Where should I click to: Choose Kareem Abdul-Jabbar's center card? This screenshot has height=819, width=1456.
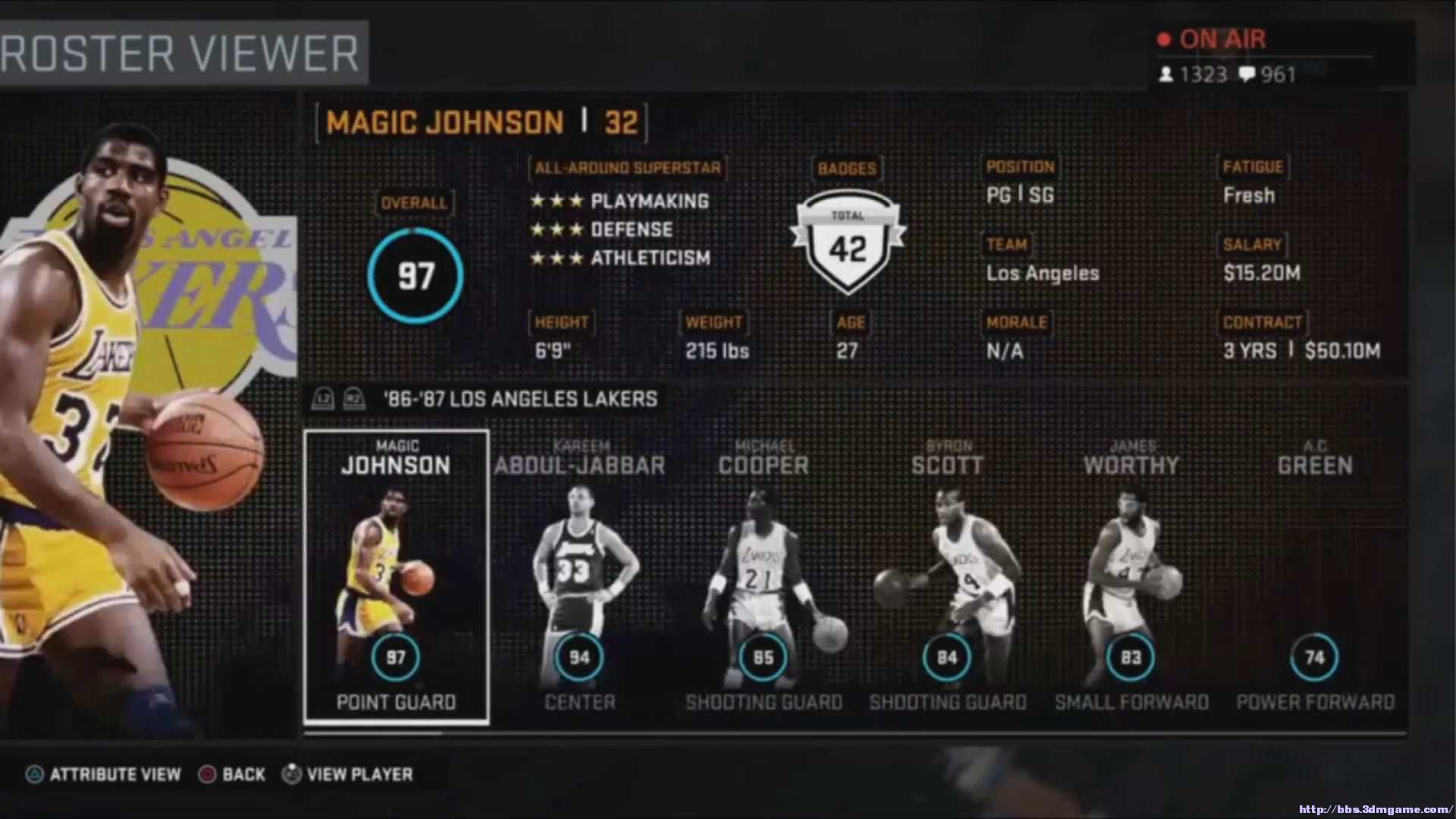pyautogui.click(x=579, y=576)
